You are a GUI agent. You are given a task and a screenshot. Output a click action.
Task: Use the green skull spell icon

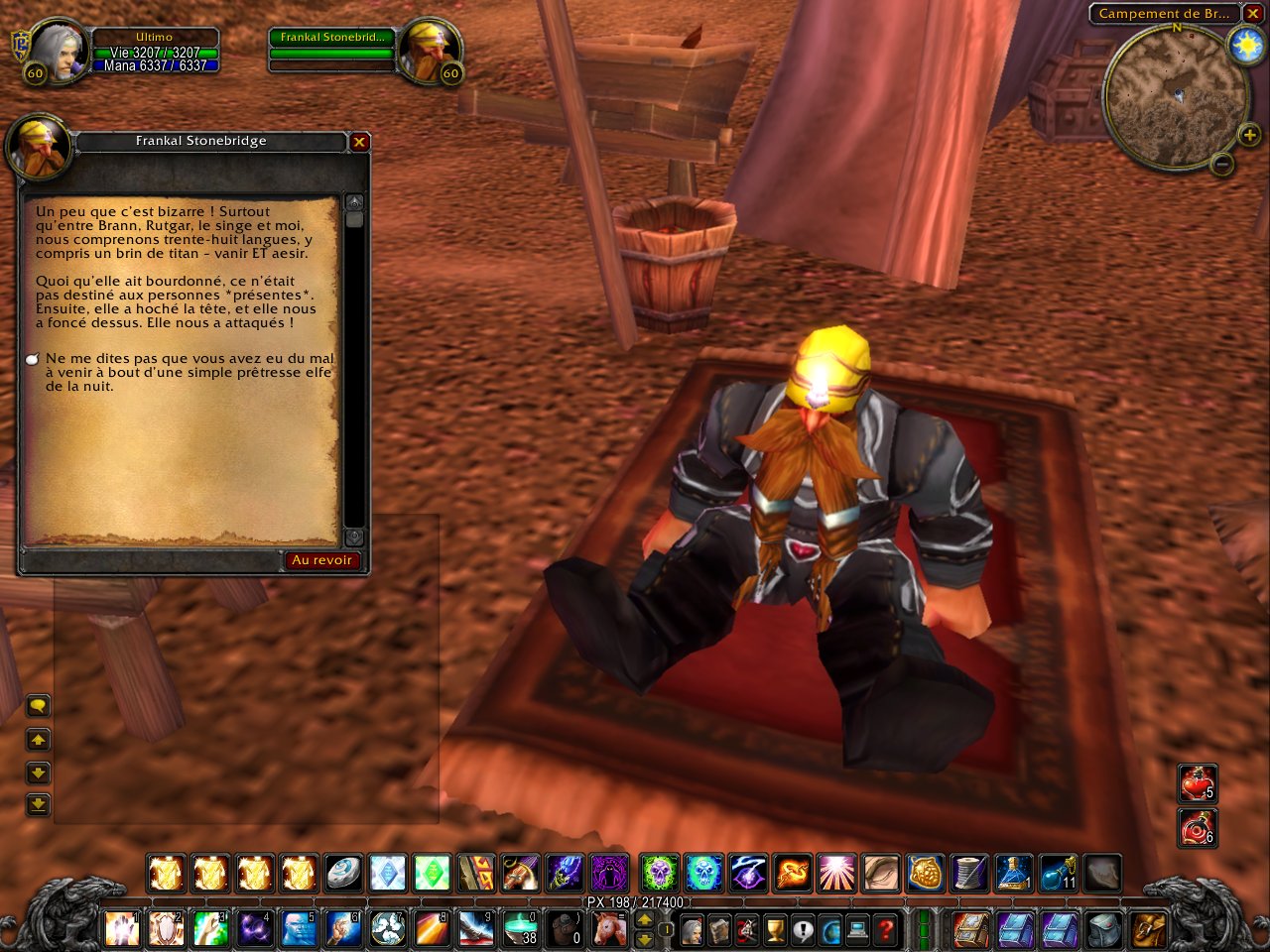pyautogui.click(x=659, y=874)
